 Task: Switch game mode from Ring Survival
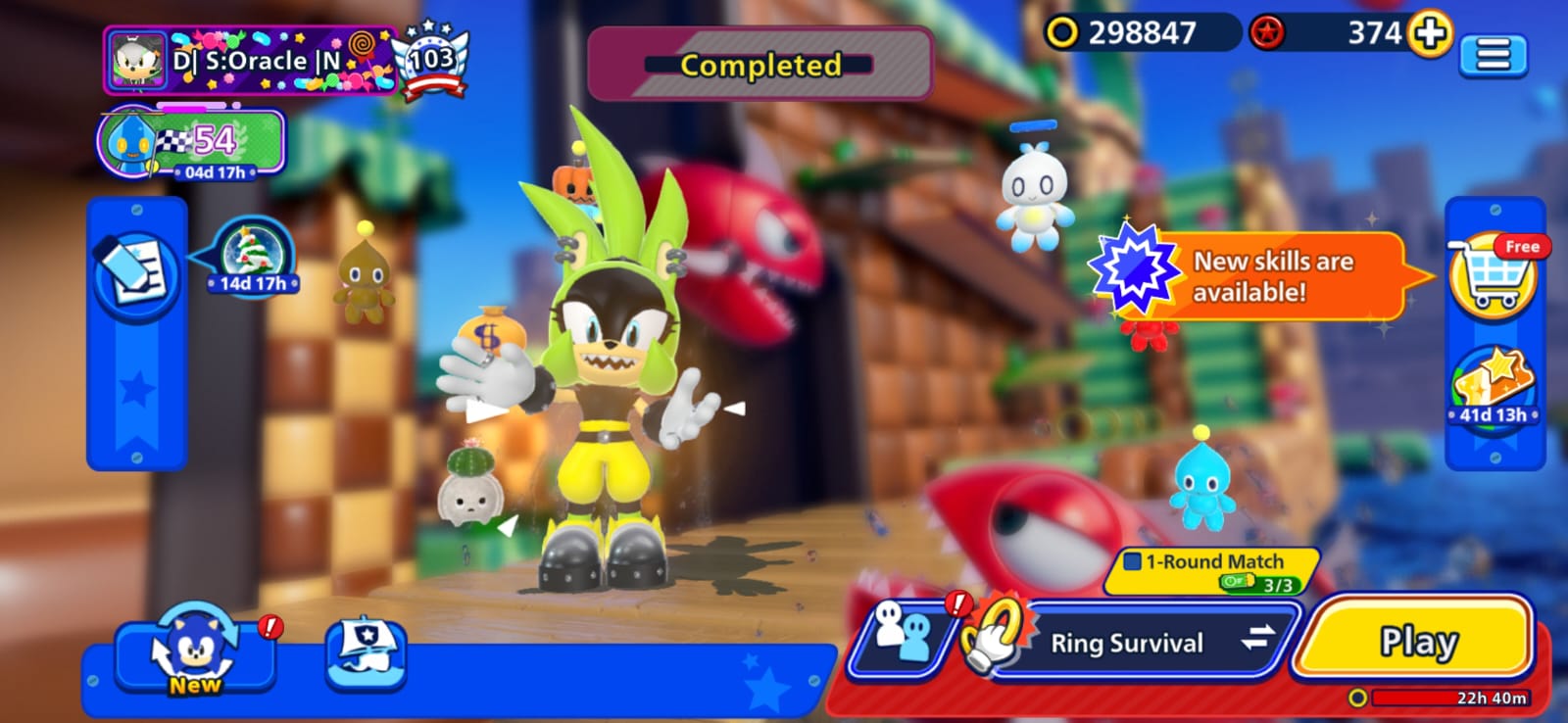tap(1257, 640)
